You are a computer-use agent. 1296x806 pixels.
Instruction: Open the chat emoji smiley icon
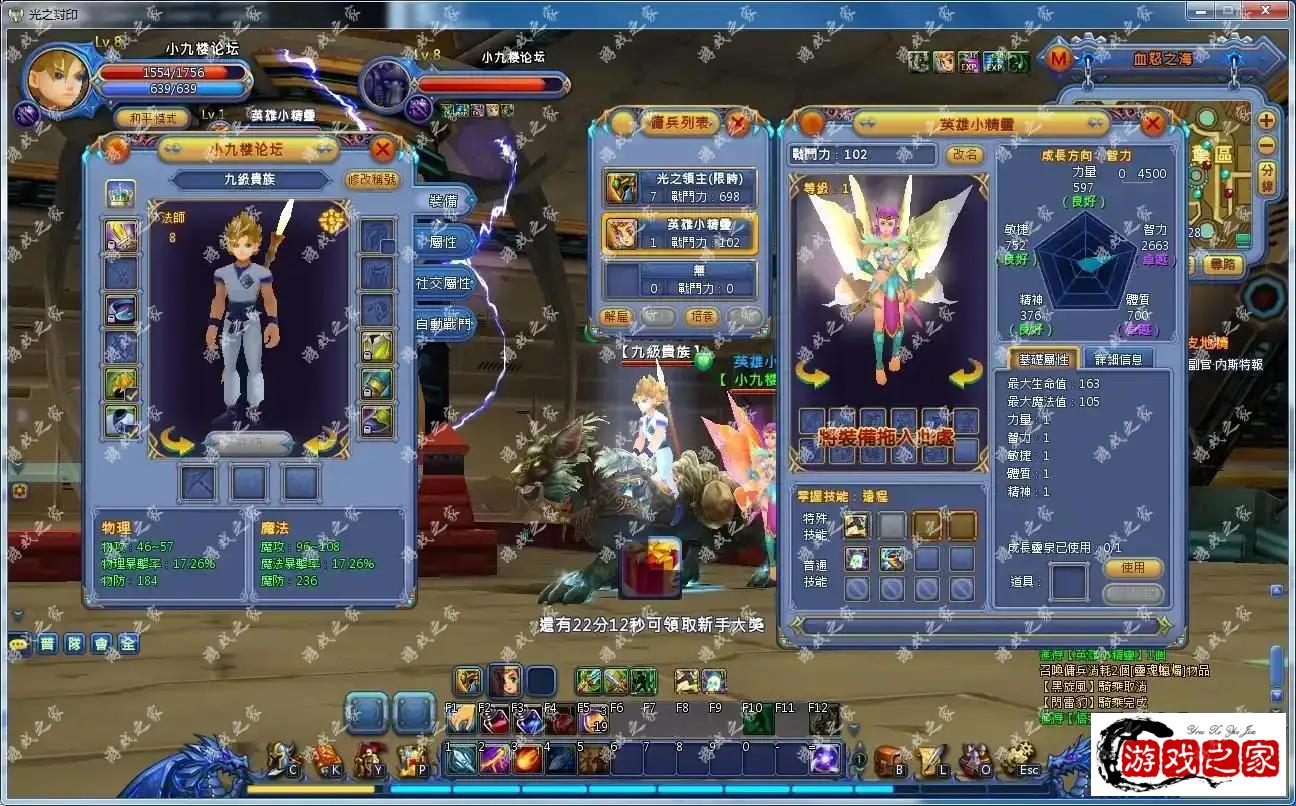[x=18, y=643]
